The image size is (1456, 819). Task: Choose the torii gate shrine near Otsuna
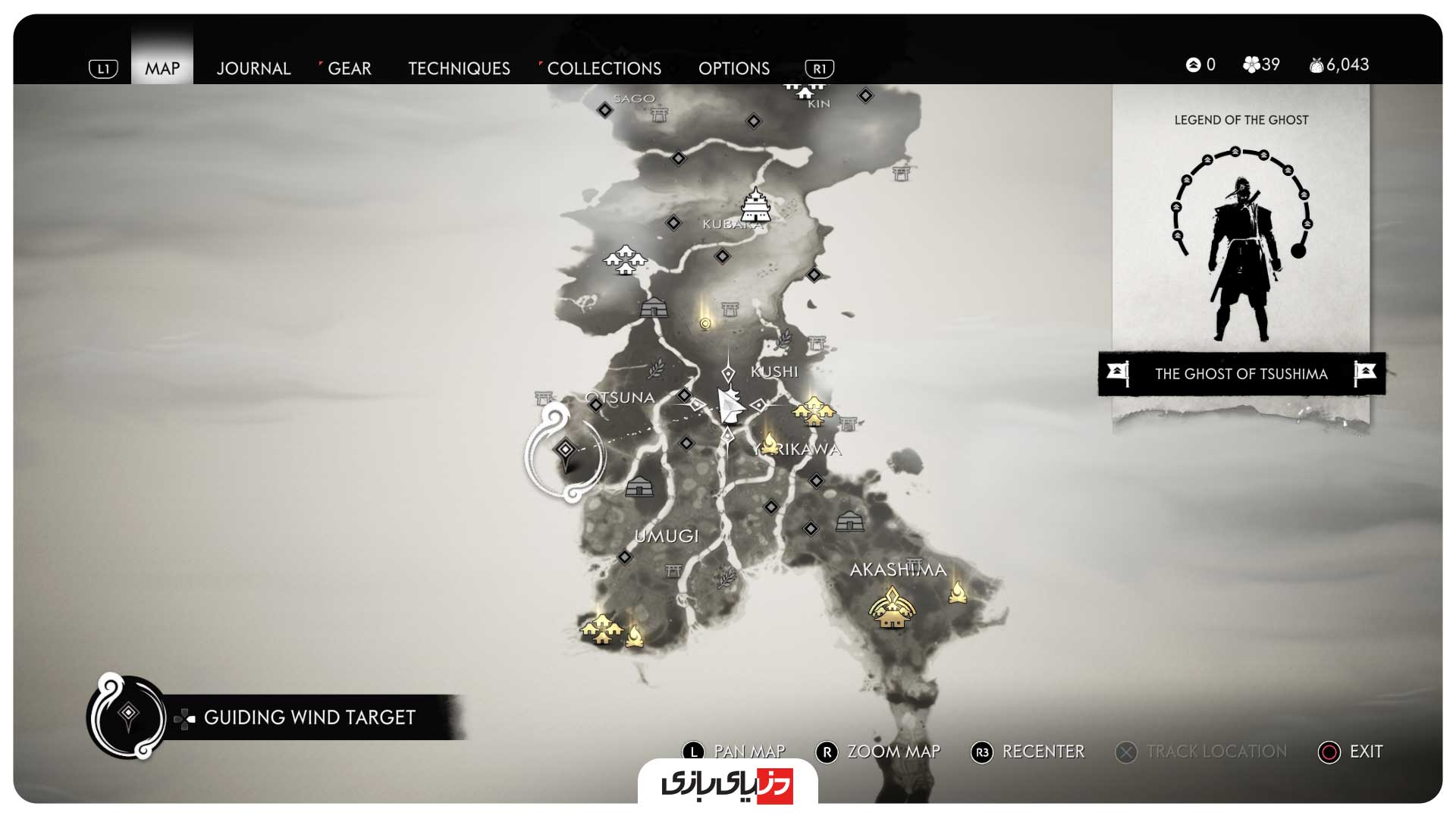click(544, 397)
